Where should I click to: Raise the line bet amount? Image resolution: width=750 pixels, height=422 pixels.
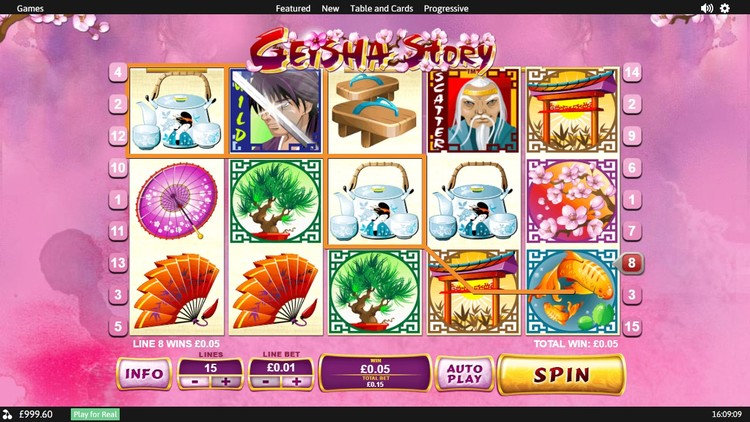(x=296, y=381)
